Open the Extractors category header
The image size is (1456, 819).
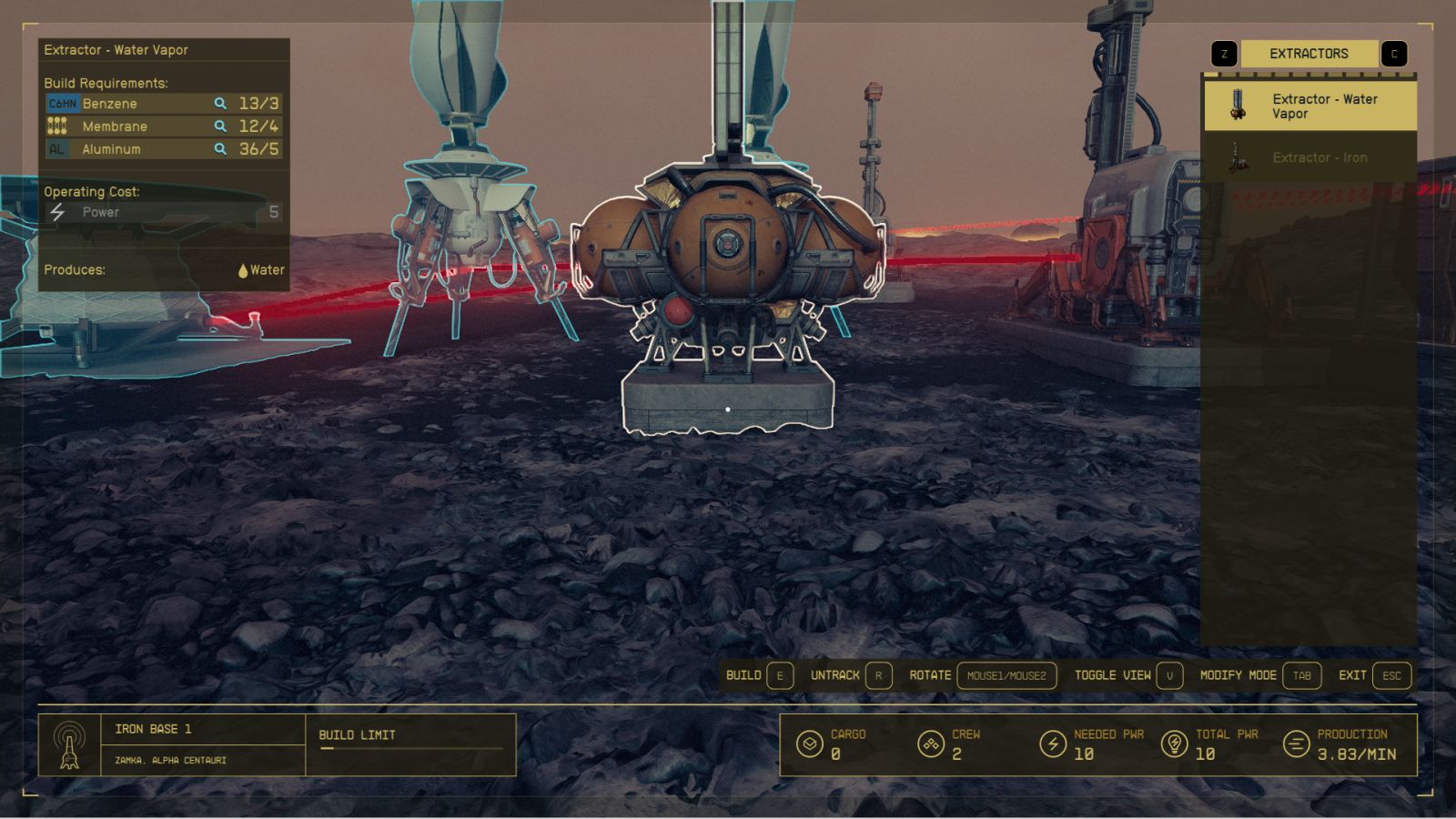click(1309, 54)
